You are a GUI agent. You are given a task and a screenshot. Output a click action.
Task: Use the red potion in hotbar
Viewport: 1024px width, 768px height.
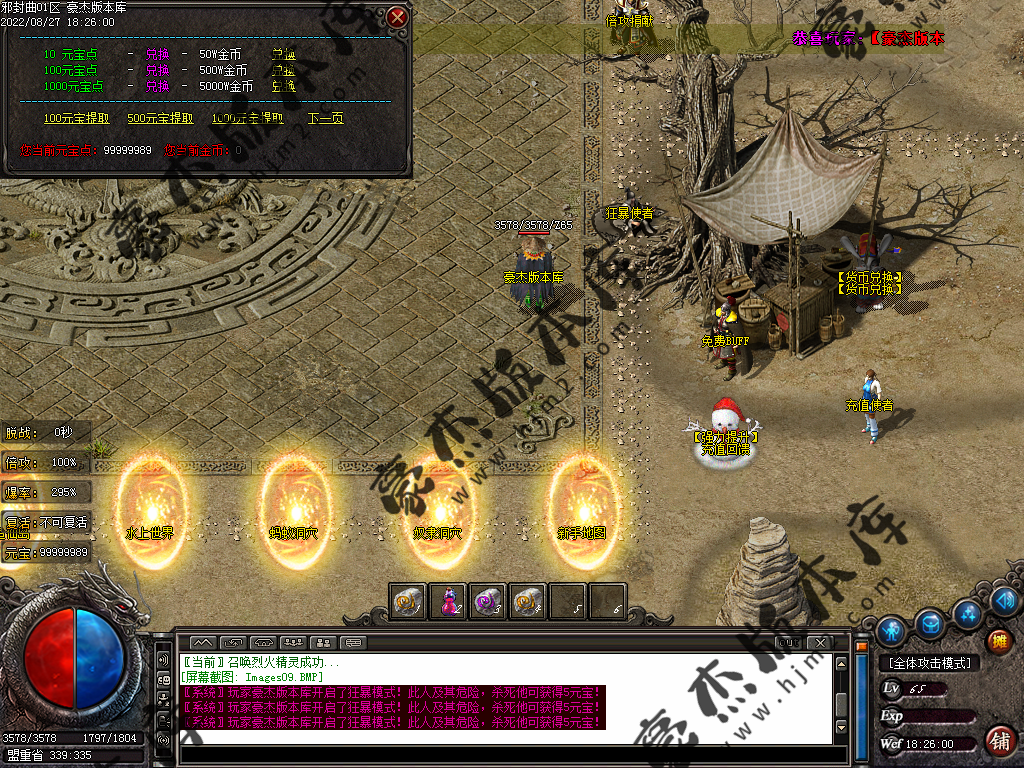pyautogui.click(x=449, y=601)
